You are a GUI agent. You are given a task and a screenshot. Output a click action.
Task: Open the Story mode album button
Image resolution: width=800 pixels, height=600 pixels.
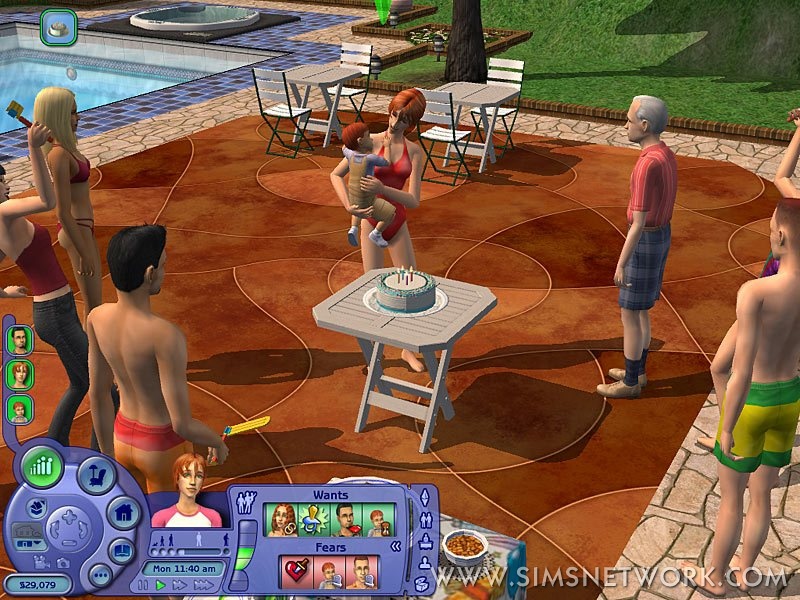(x=120, y=551)
